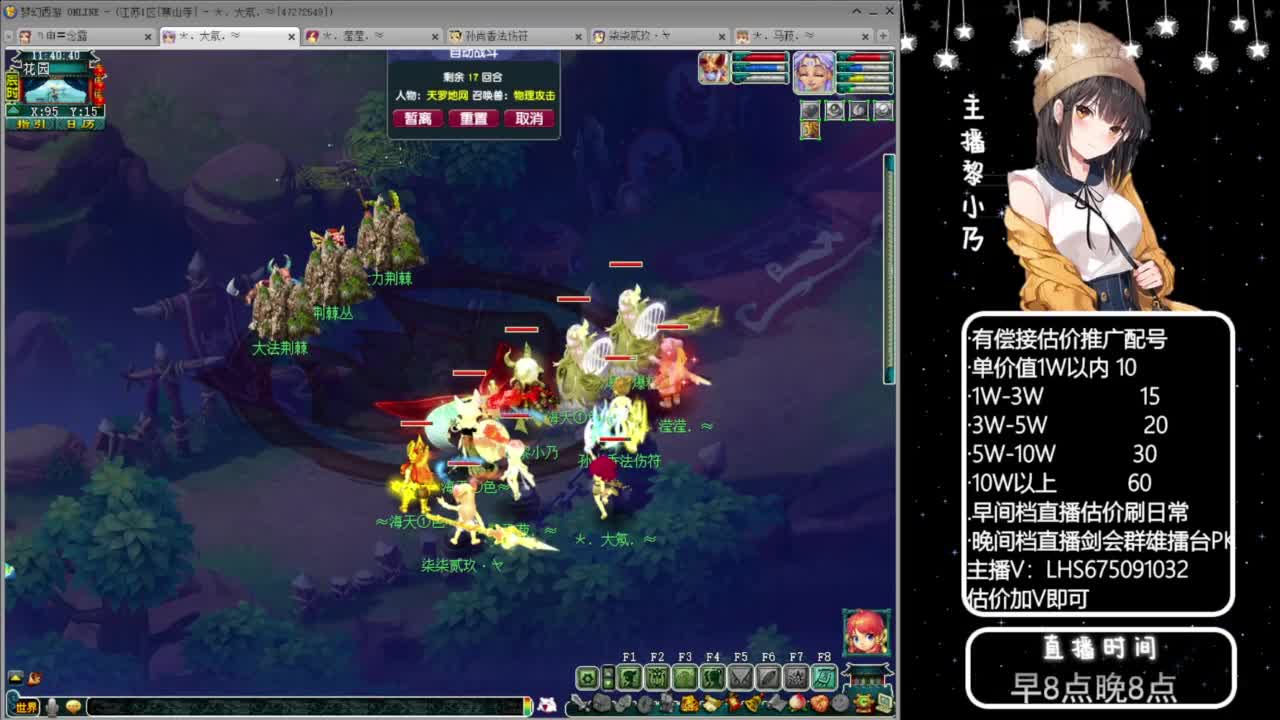Open the 世界 chat channel selector
This screenshot has width=1280, height=720.
pyautogui.click(x=27, y=706)
